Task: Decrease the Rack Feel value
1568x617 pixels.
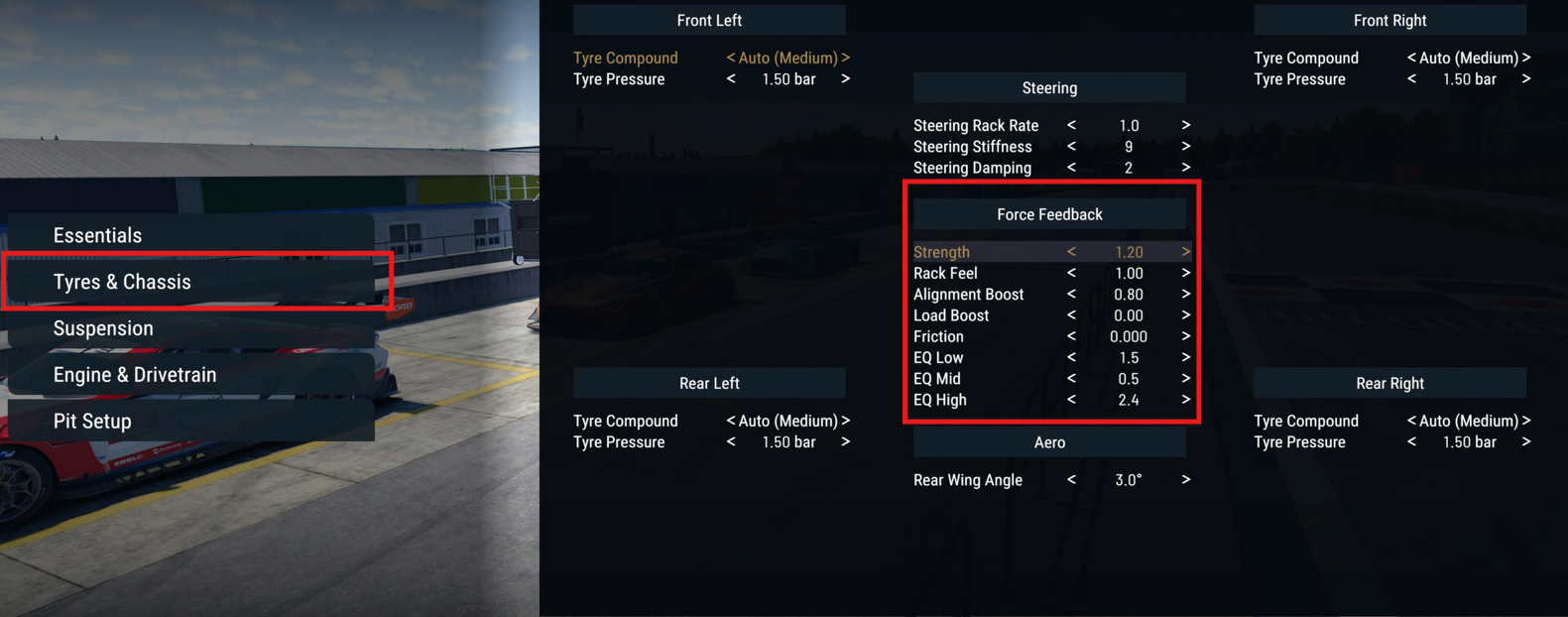Action: (1071, 273)
